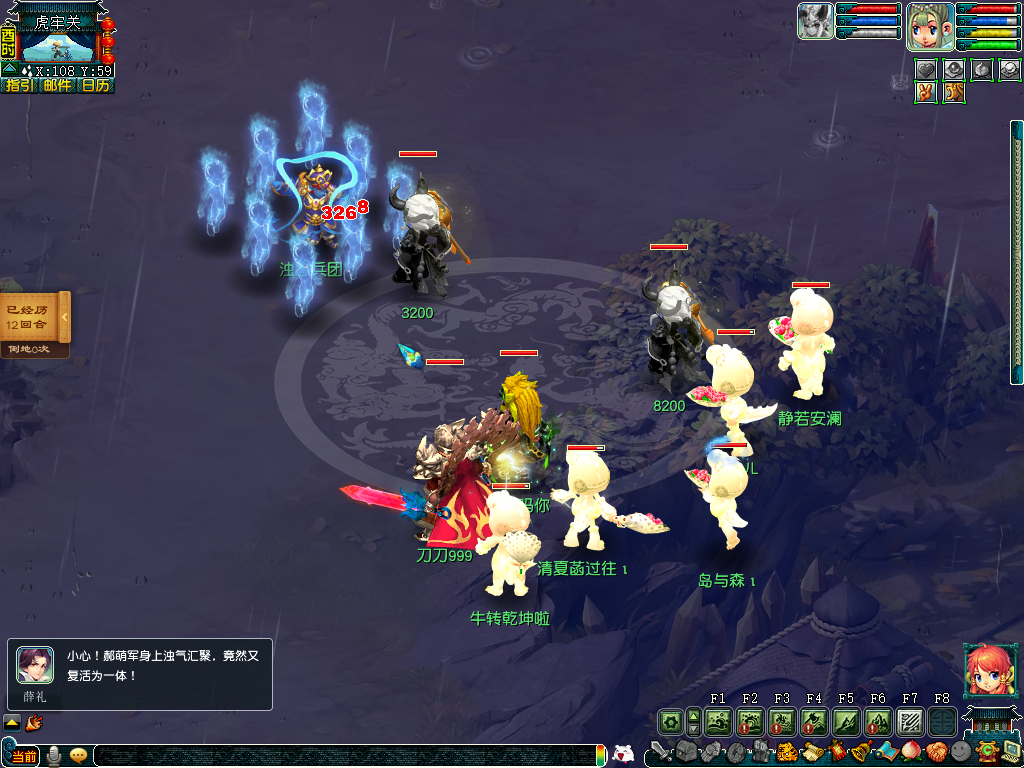Screen dimensions: 1024x768
Task: Select the F7 striped skill slot
Action: point(910,721)
